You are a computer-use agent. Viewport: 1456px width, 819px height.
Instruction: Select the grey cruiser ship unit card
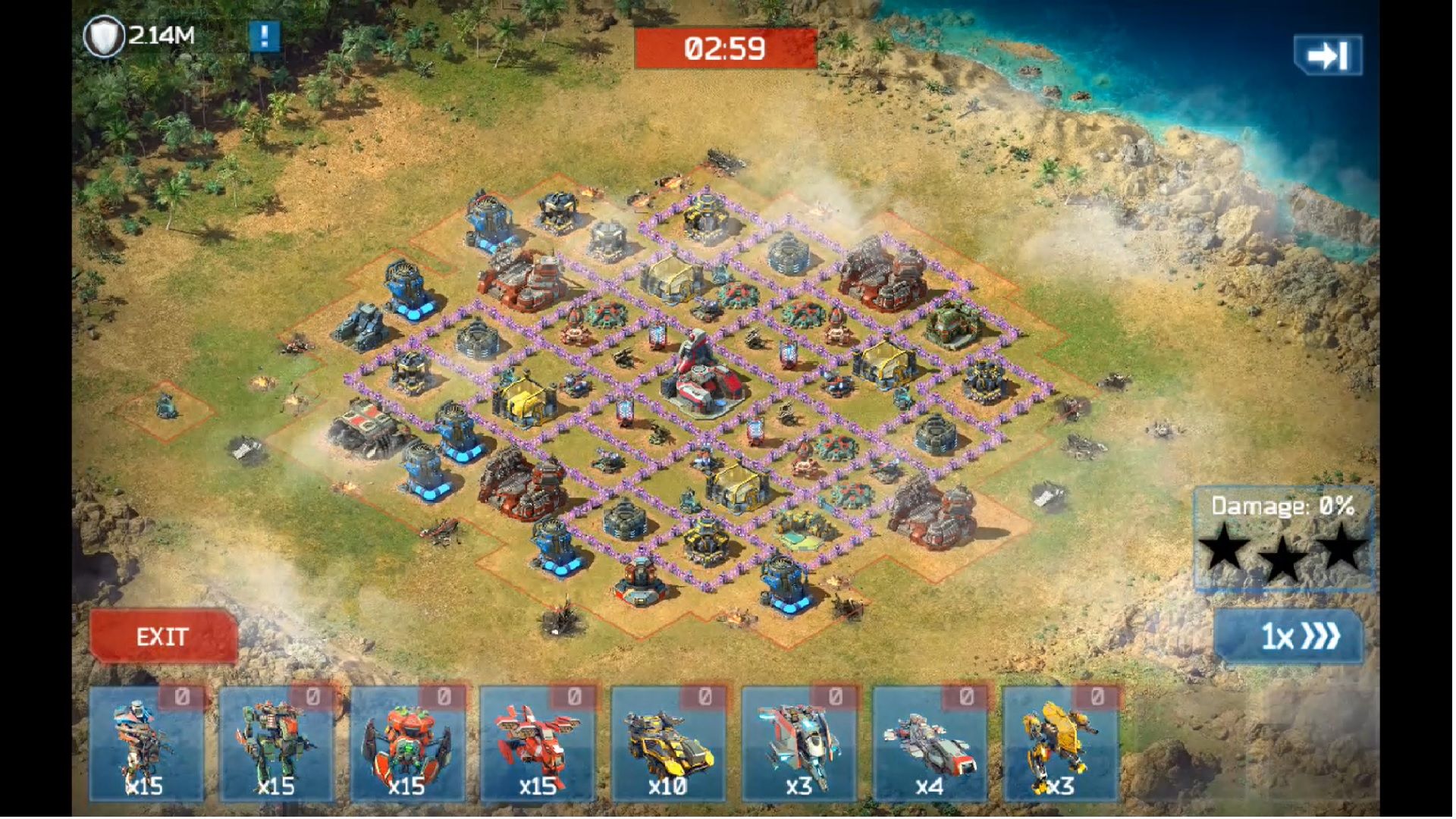pos(930,745)
